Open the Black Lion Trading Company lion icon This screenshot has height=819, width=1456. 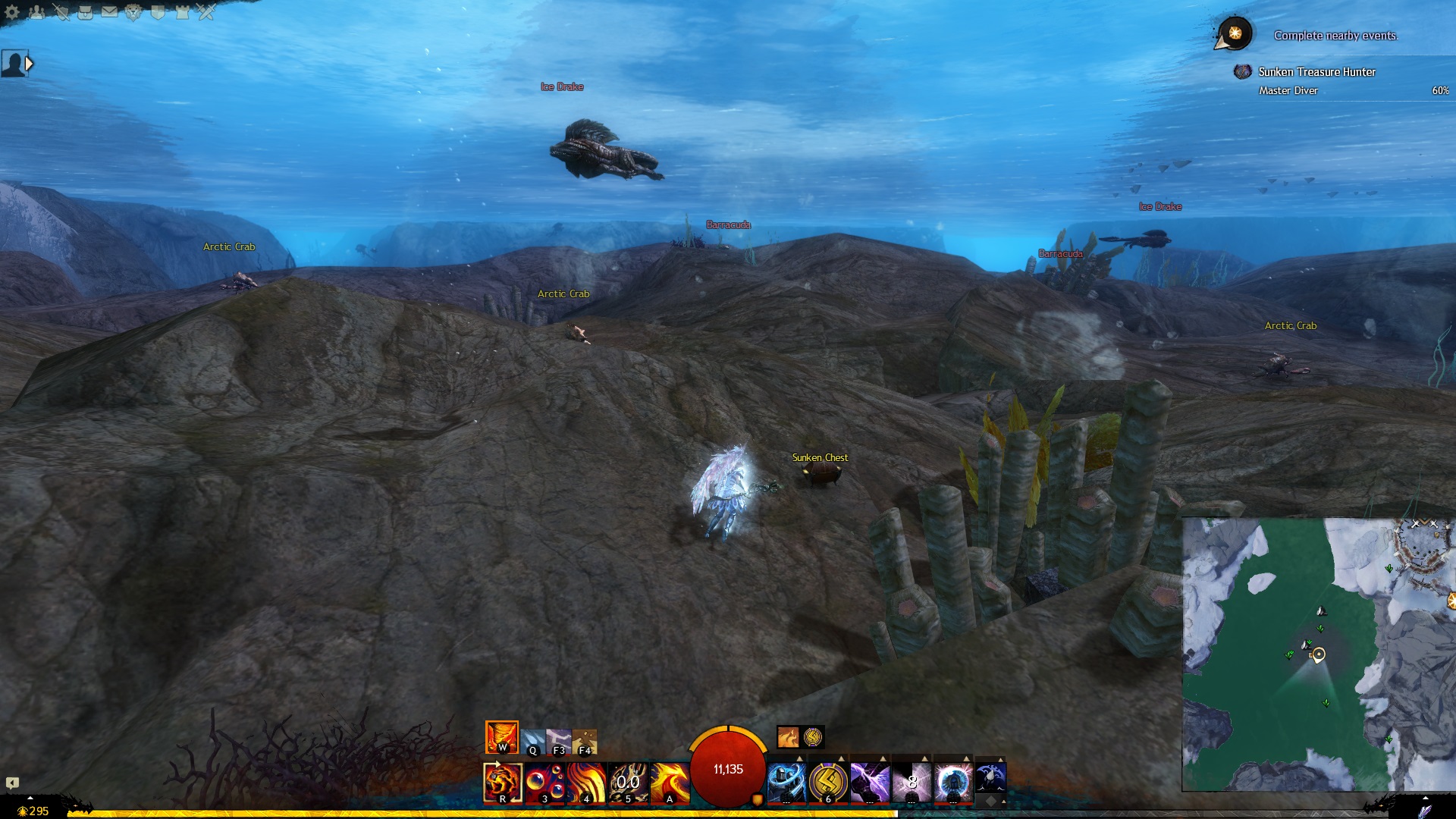133,12
